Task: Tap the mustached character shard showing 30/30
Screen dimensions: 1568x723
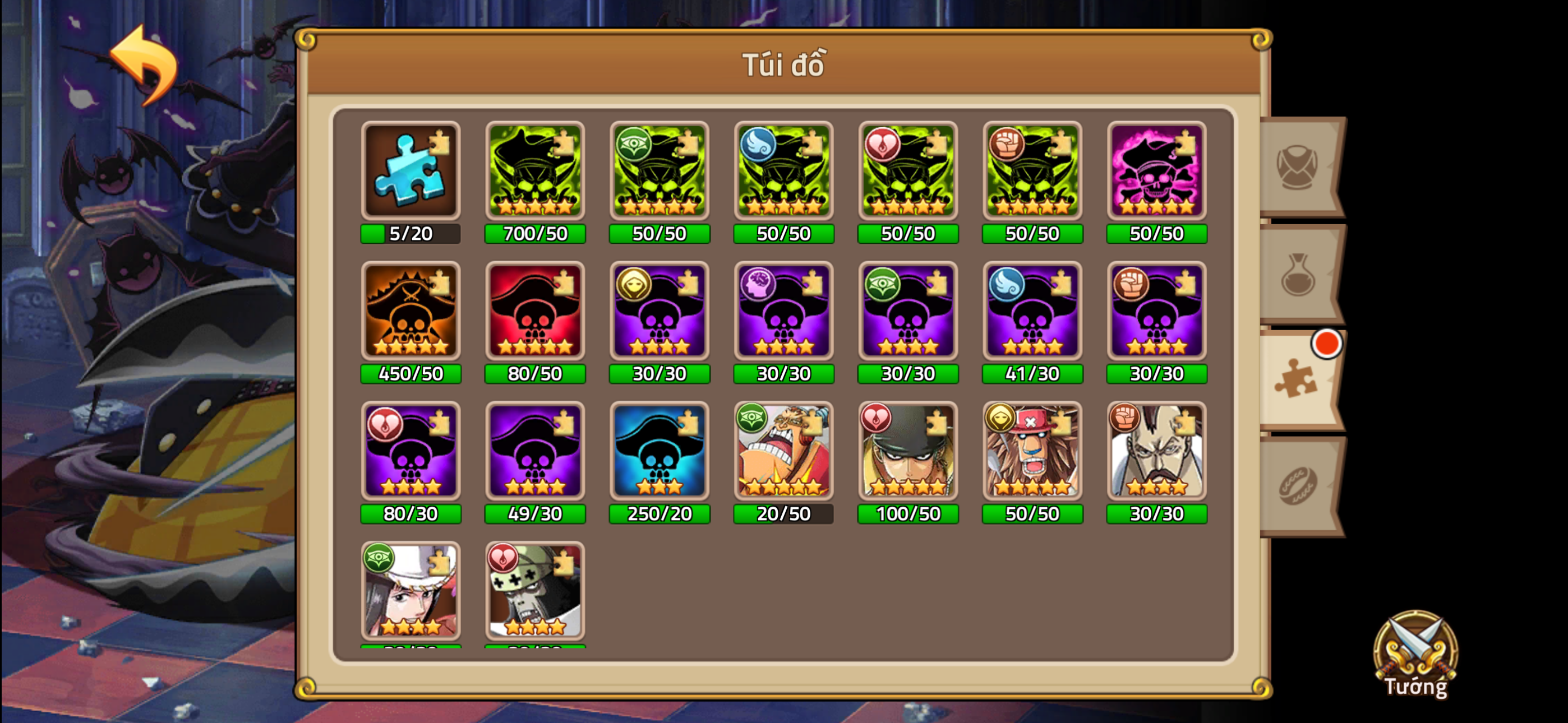Action: (1156, 452)
